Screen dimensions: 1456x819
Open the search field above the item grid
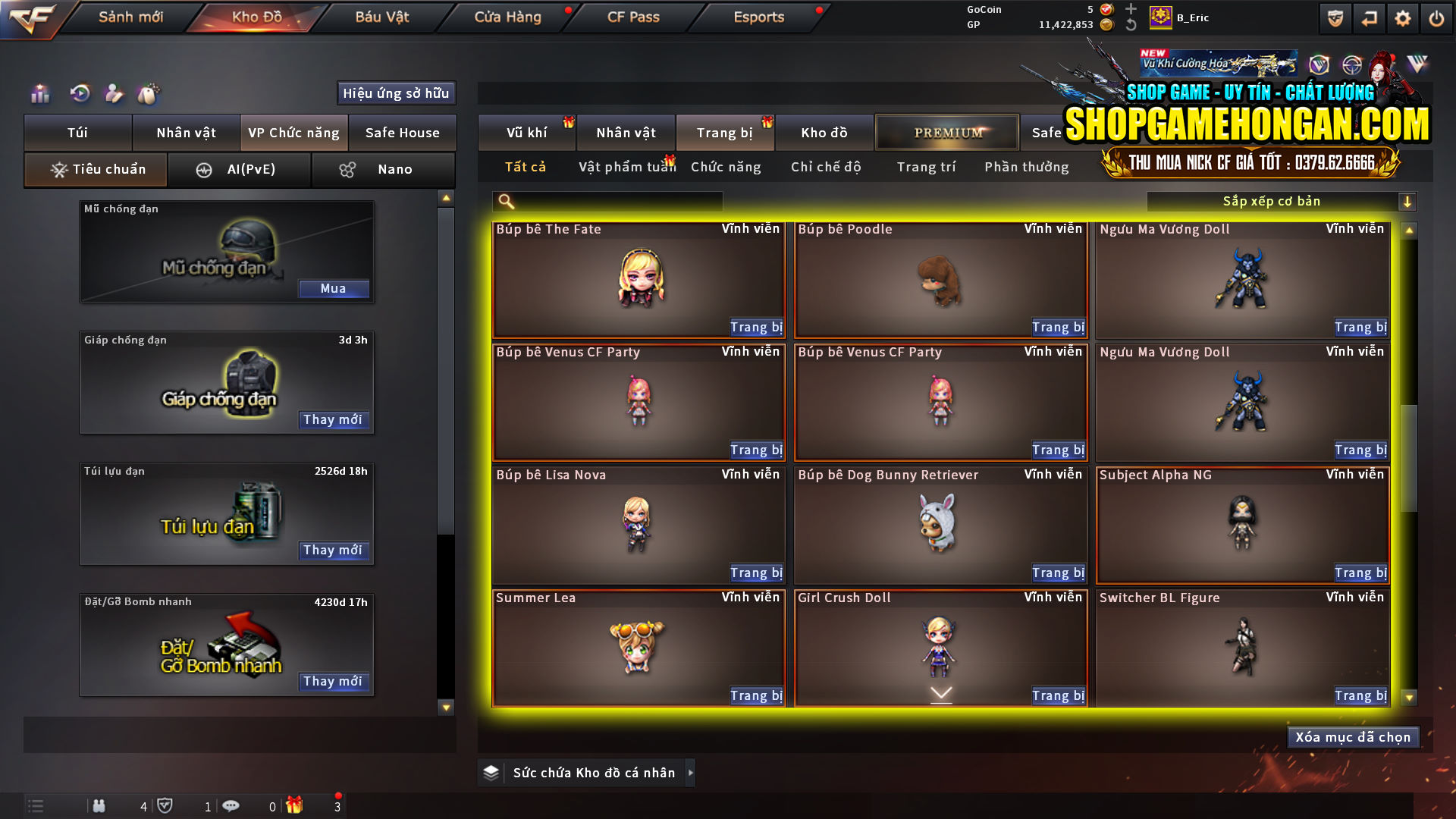607,201
